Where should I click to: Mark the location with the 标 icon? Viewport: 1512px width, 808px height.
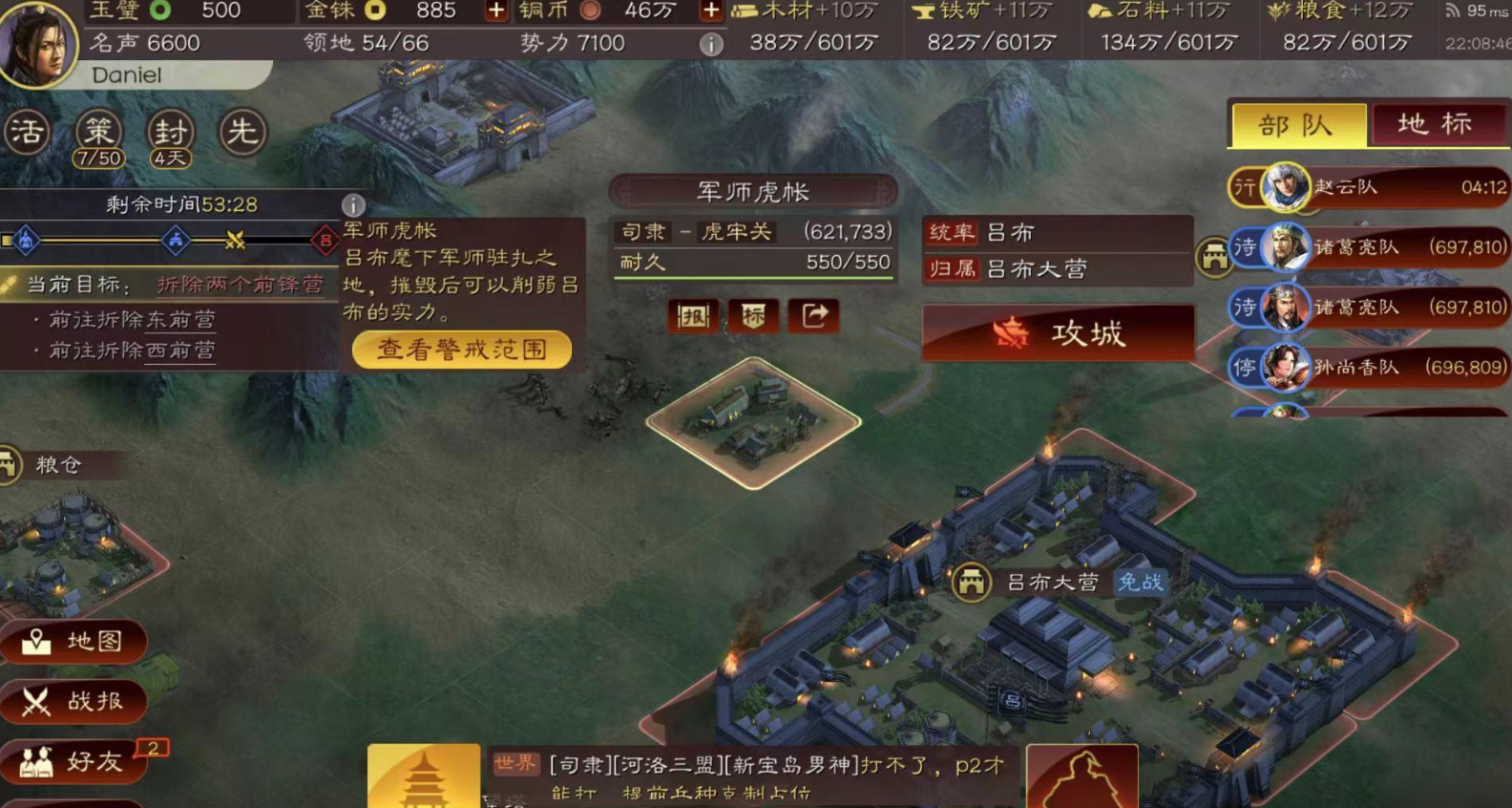(753, 316)
